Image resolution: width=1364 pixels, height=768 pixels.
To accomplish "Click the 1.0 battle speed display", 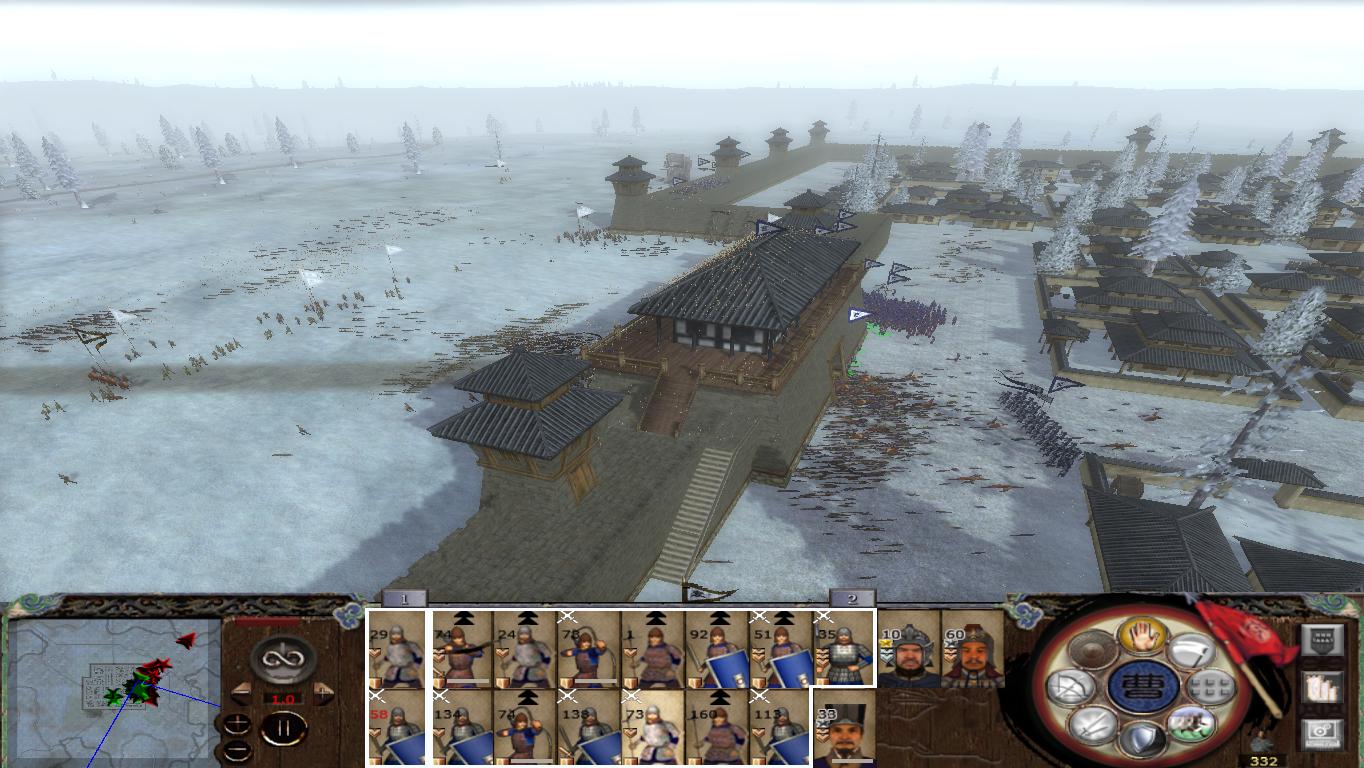I will pos(283,700).
